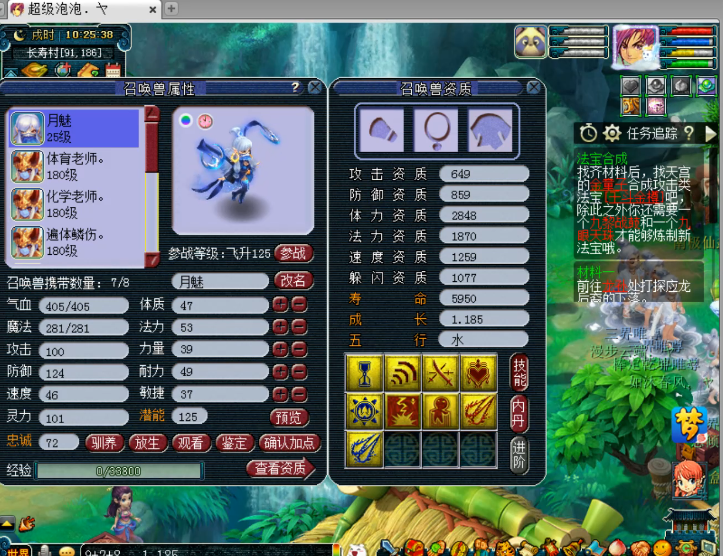This screenshot has height=556, width=723.
Task: Click the 查看资质 button
Action: (x=280, y=469)
